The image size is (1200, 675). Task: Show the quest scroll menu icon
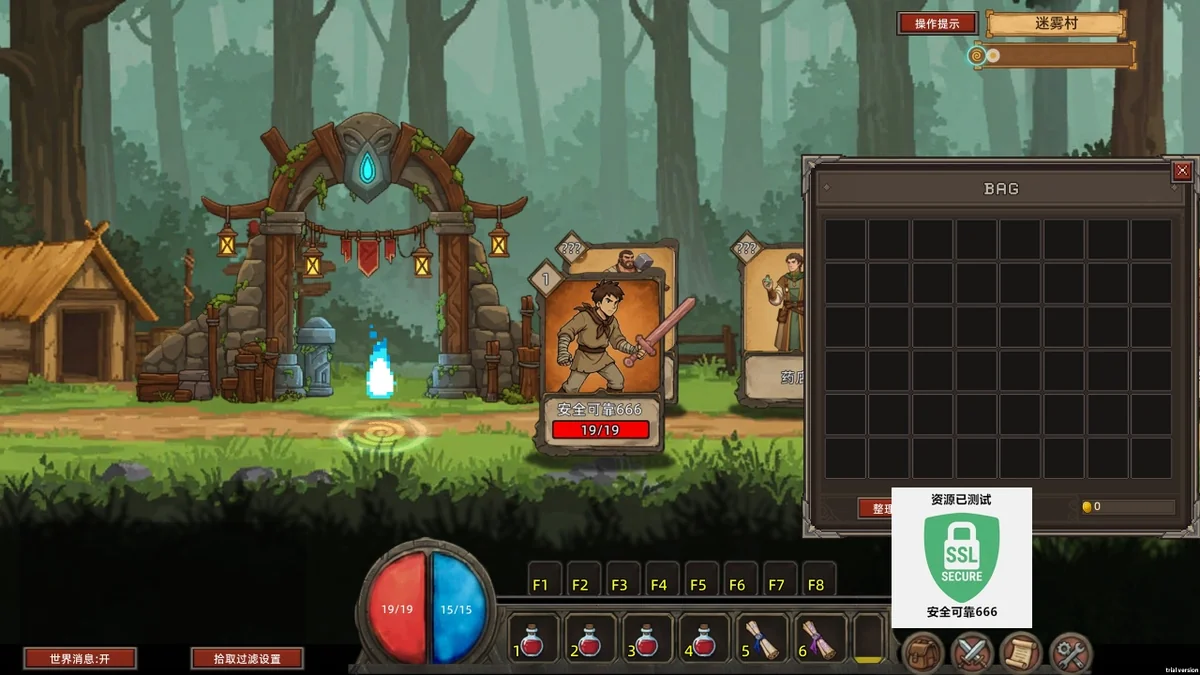click(x=1021, y=653)
